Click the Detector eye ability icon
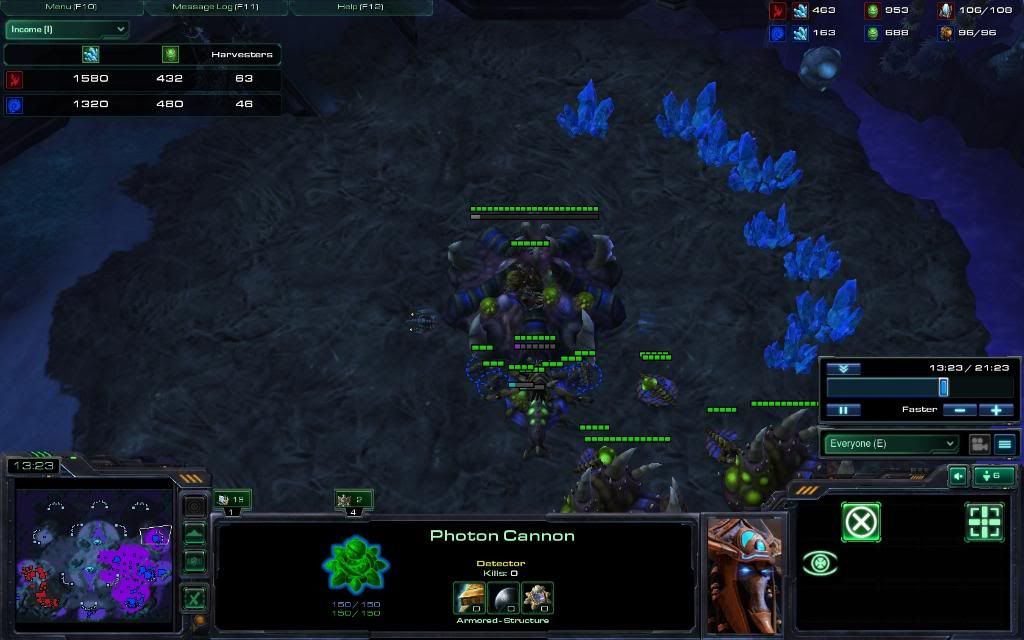Screen dimensions: 1024x640 point(820,564)
